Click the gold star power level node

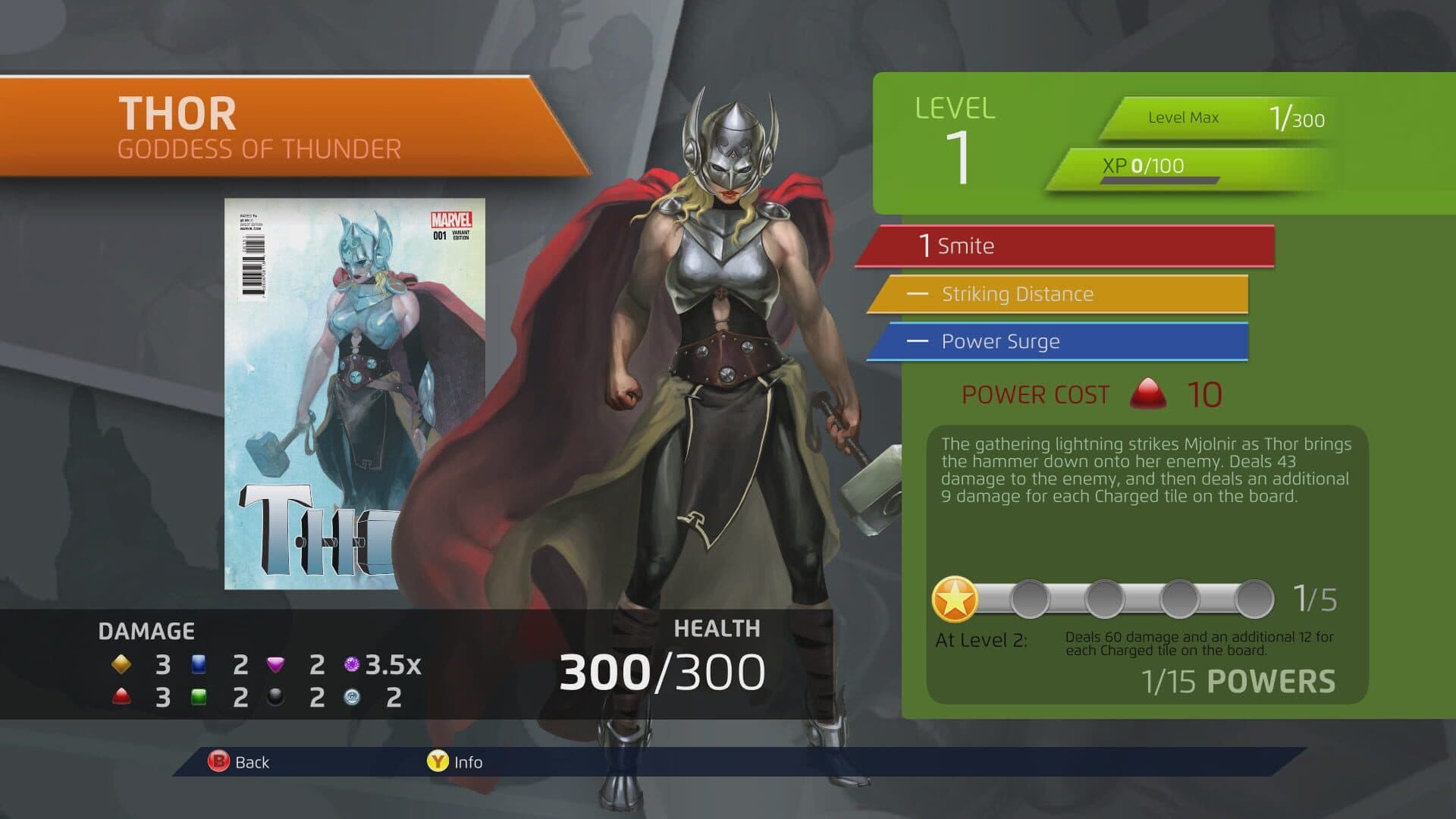[x=955, y=600]
